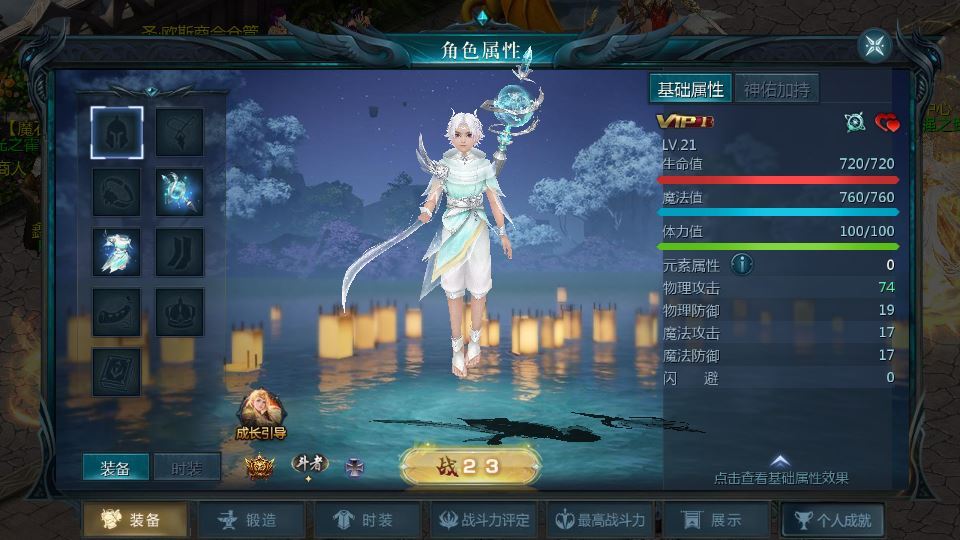Viewport: 960px width, 540px height.
Task: Close the 角色属性 character window
Action: tap(874, 45)
